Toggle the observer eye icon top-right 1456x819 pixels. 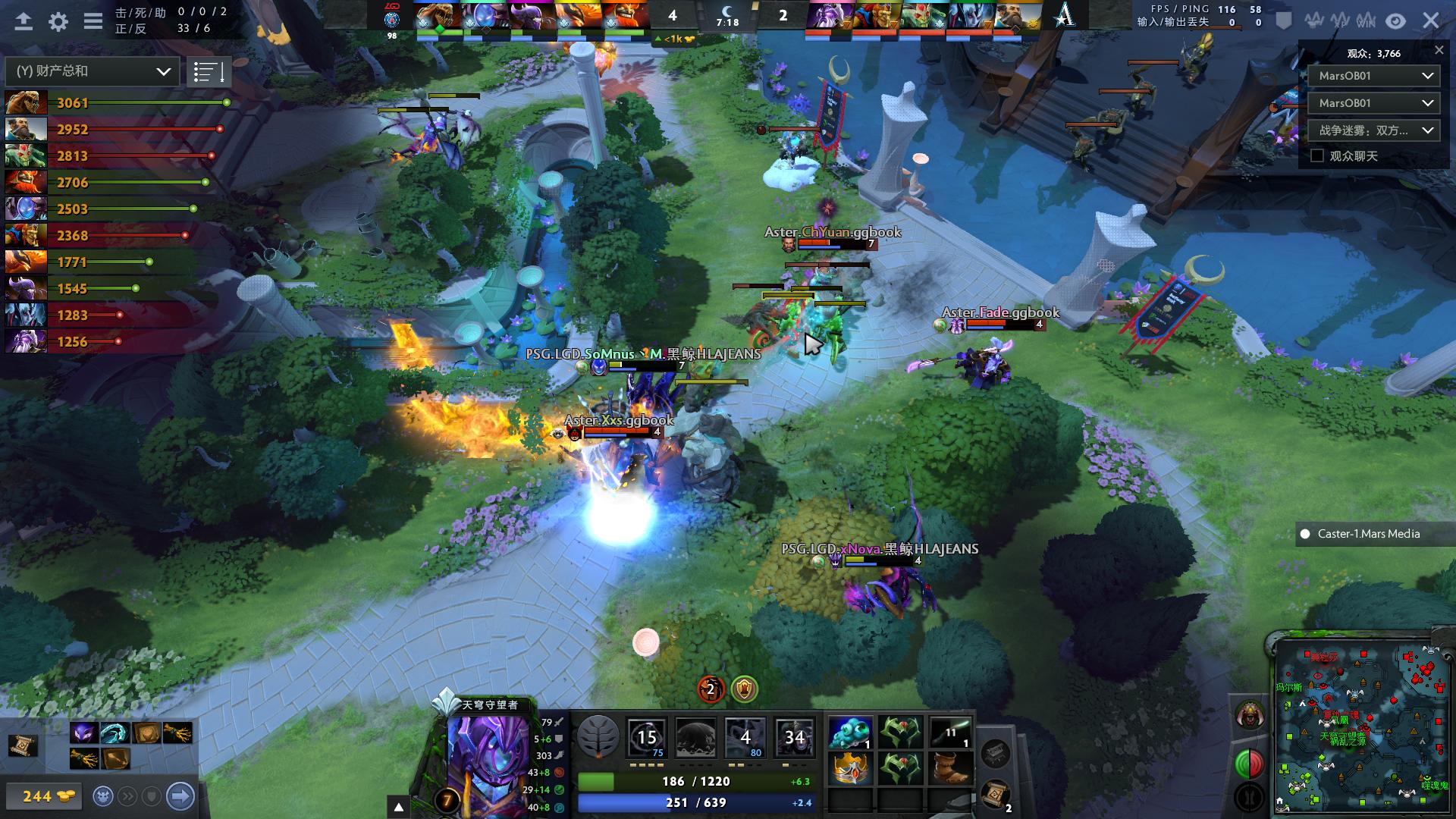1394,22
